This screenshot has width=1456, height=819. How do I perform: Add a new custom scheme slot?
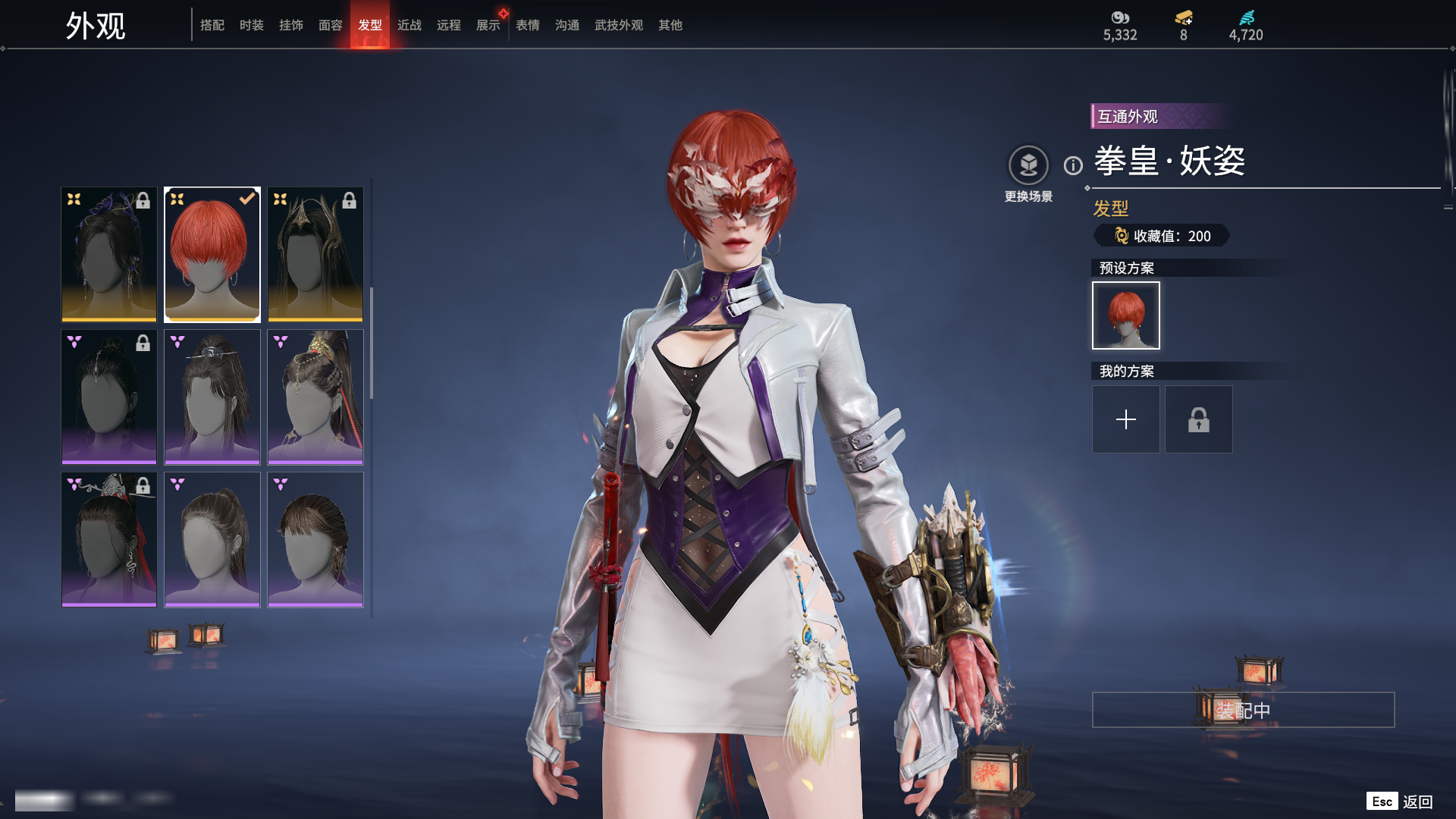click(x=1126, y=419)
